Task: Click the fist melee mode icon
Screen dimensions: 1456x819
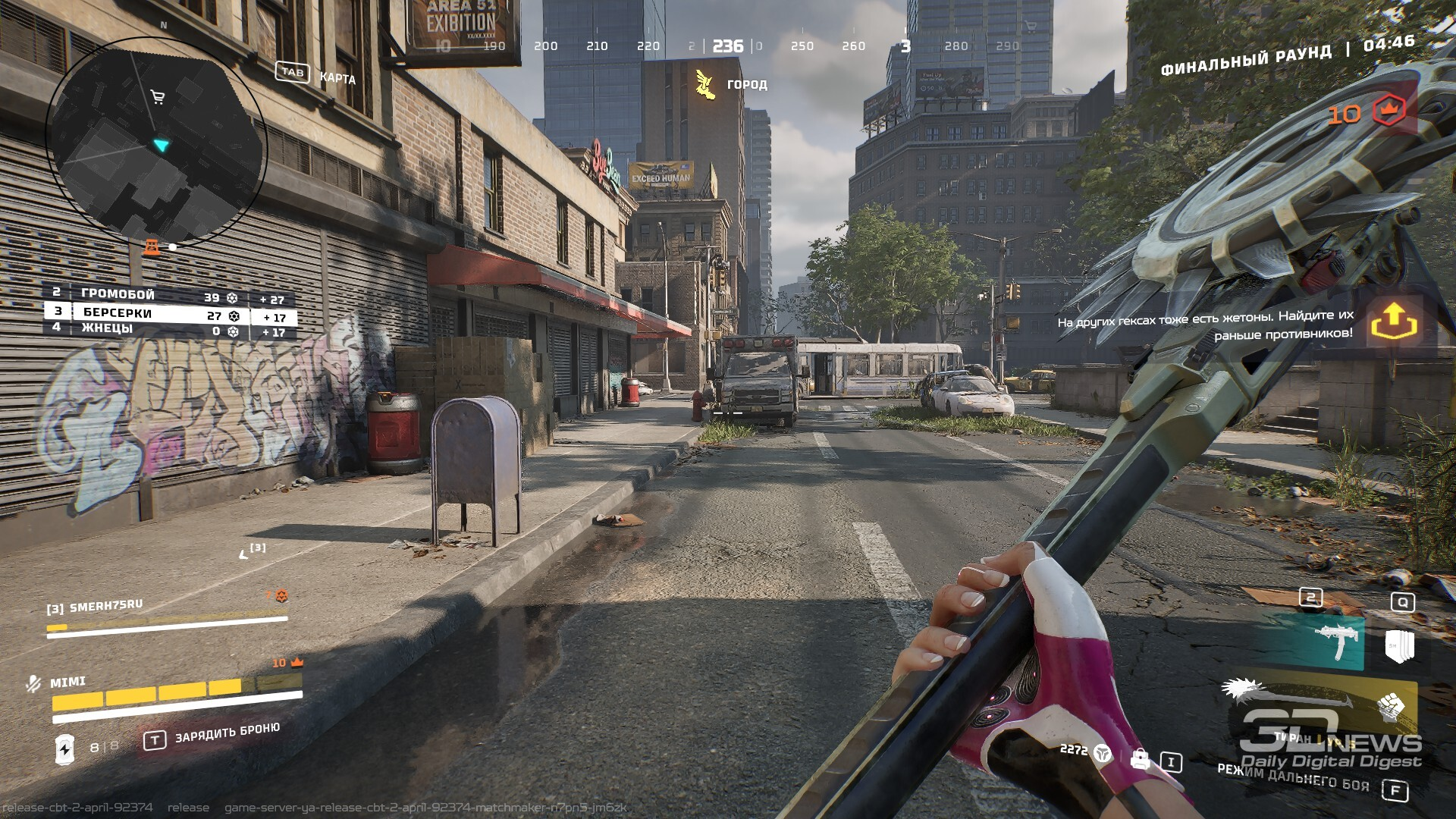Action: coord(1391,706)
